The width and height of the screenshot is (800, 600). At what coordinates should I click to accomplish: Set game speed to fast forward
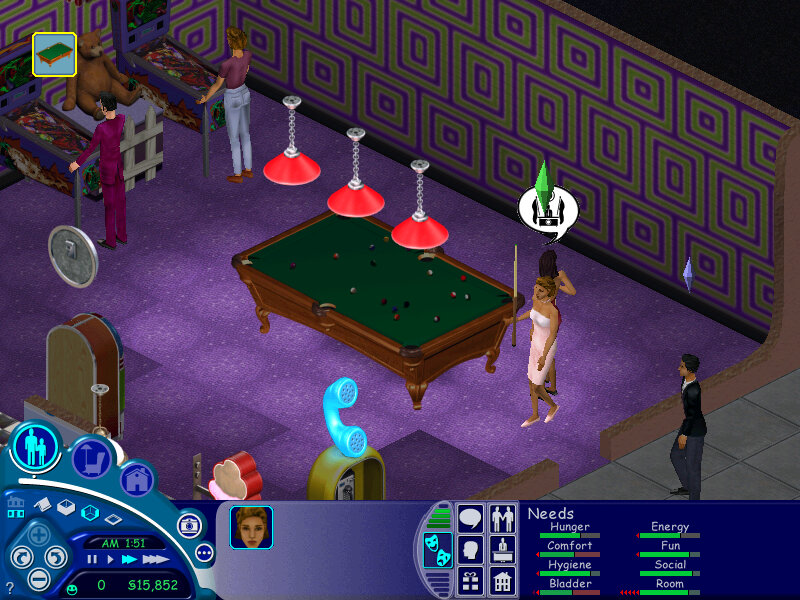(128, 559)
